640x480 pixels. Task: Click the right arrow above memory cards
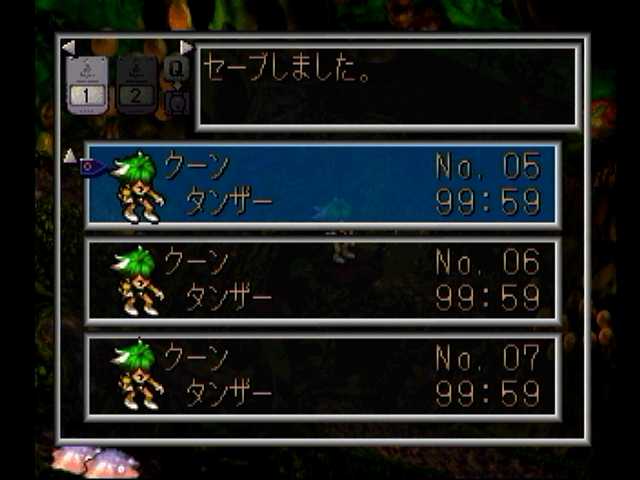pyautogui.click(x=186, y=47)
